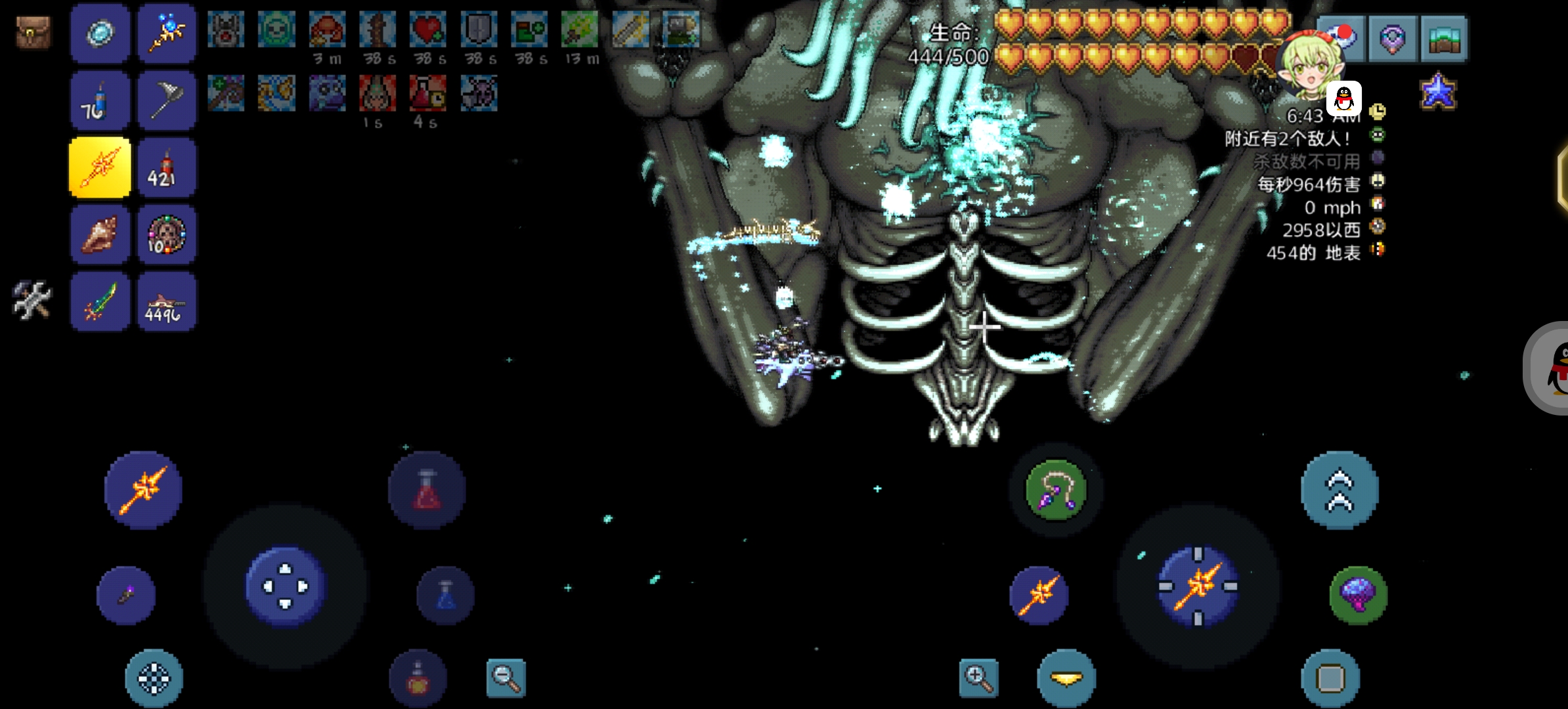The image size is (1568, 709).
Task: Choose the blue mana potion stack of 76
Action: click(x=100, y=101)
